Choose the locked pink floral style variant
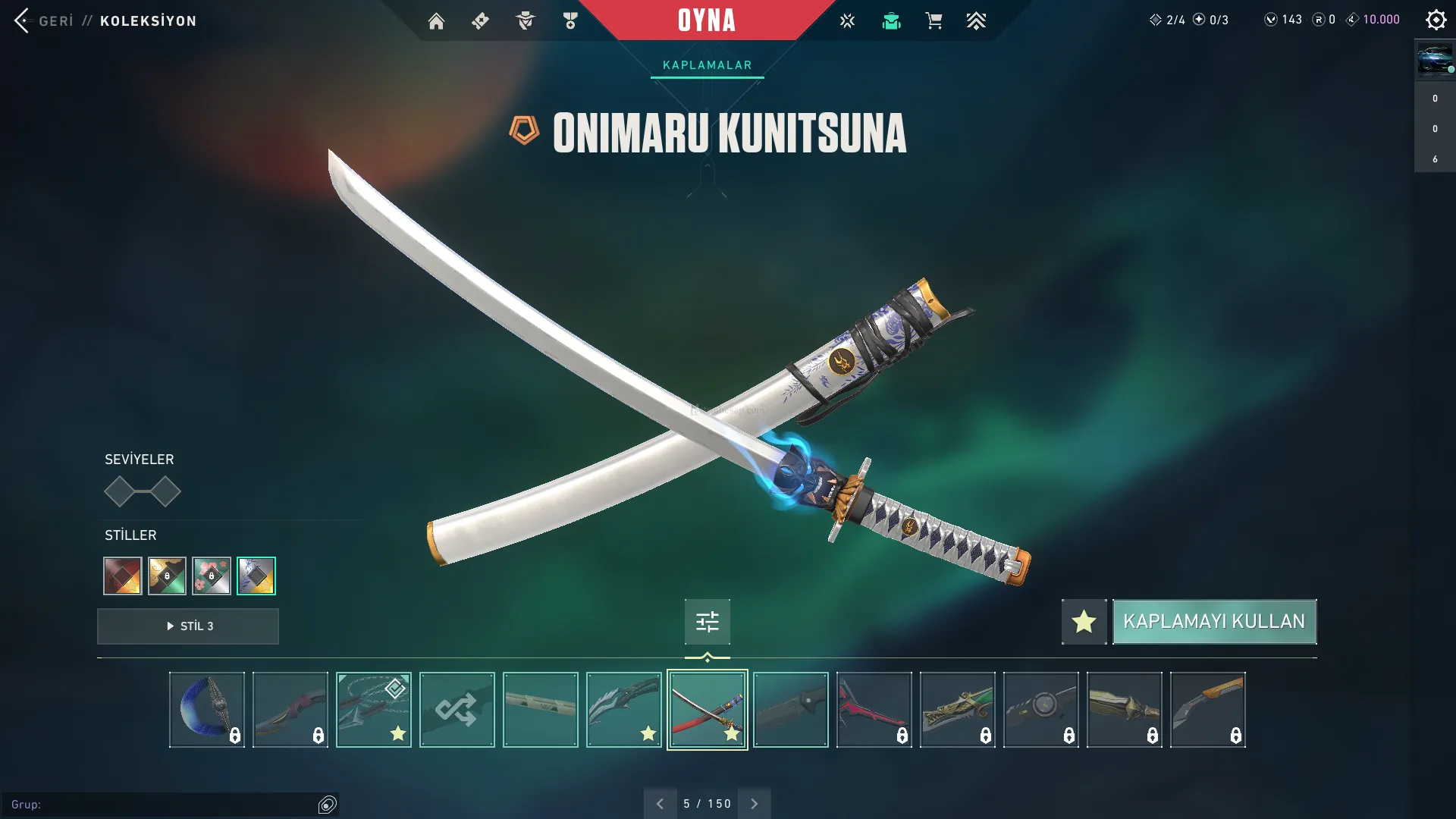1456x819 pixels. [x=212, y=576]
